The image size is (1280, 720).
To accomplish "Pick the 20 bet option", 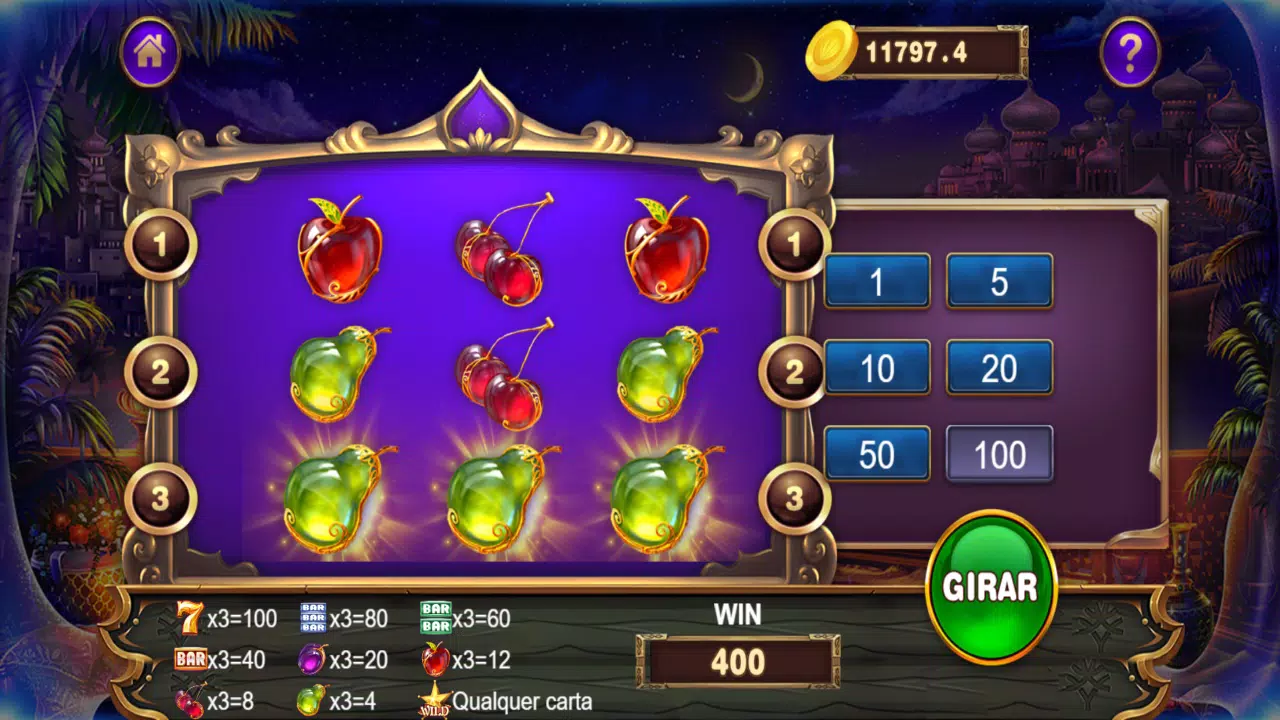I will (999, 368).
